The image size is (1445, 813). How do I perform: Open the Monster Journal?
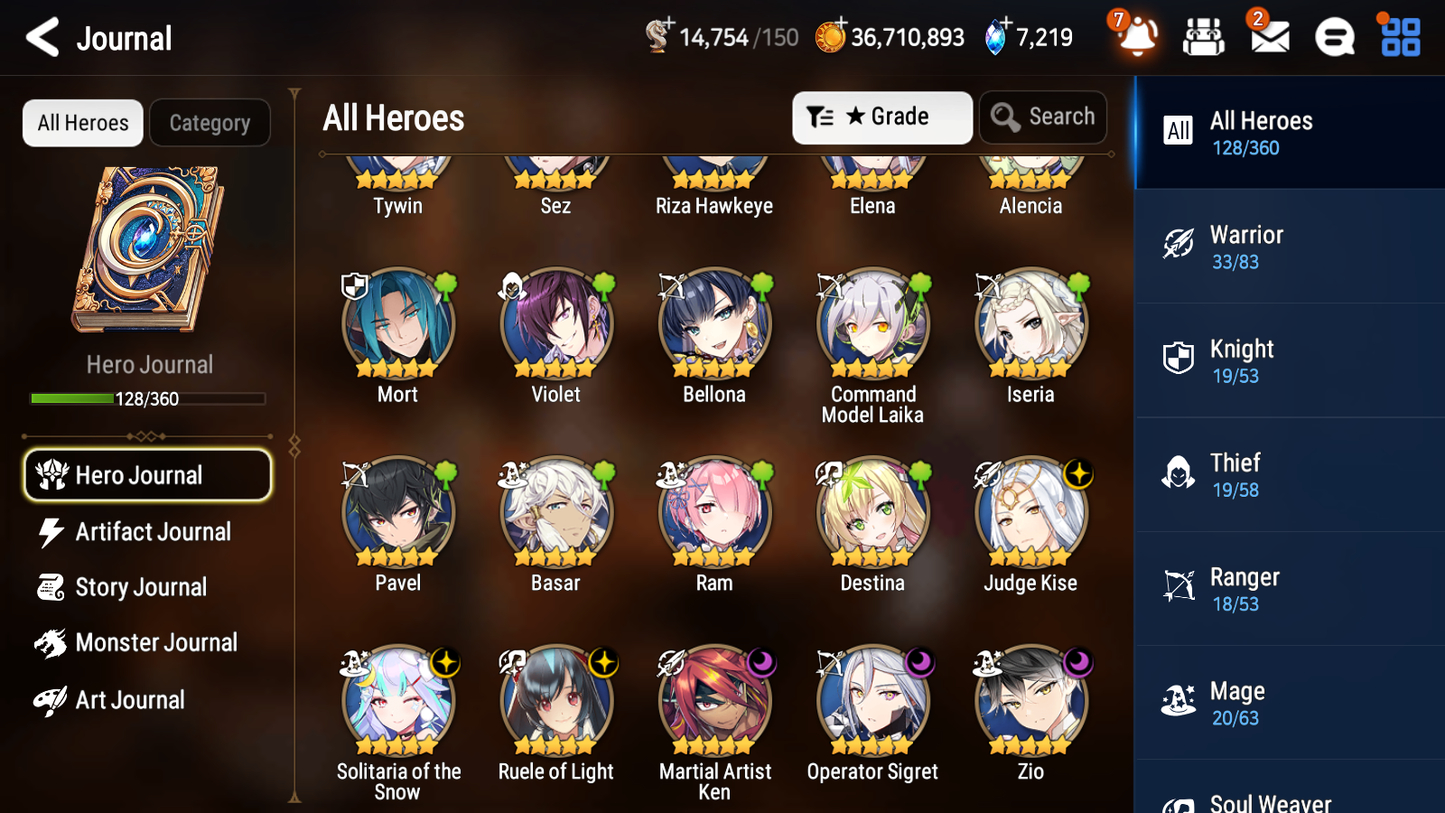156,643
